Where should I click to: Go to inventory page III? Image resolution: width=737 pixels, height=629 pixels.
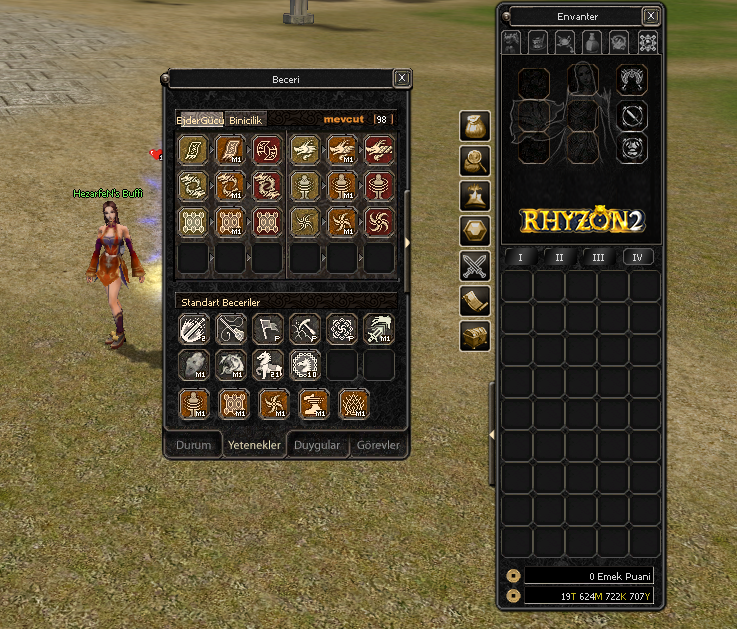coord(598,257)
